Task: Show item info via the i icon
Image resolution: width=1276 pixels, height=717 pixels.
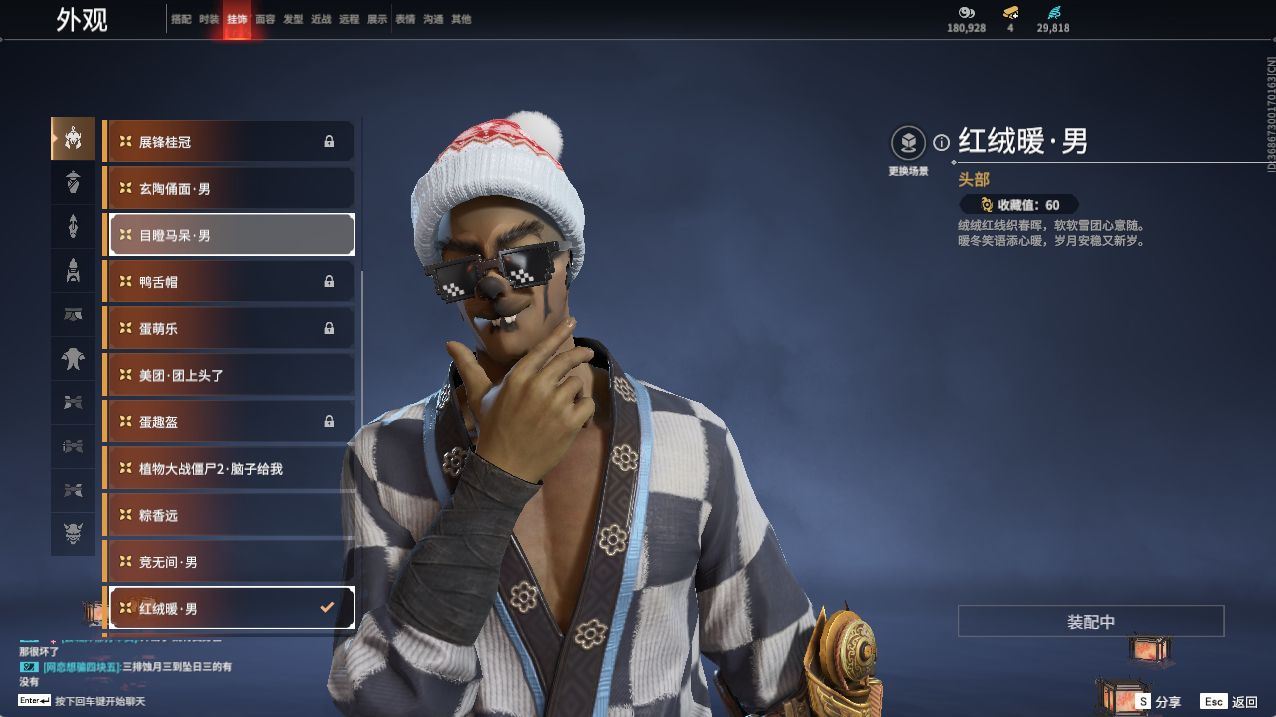Action: tap(941, 142)
